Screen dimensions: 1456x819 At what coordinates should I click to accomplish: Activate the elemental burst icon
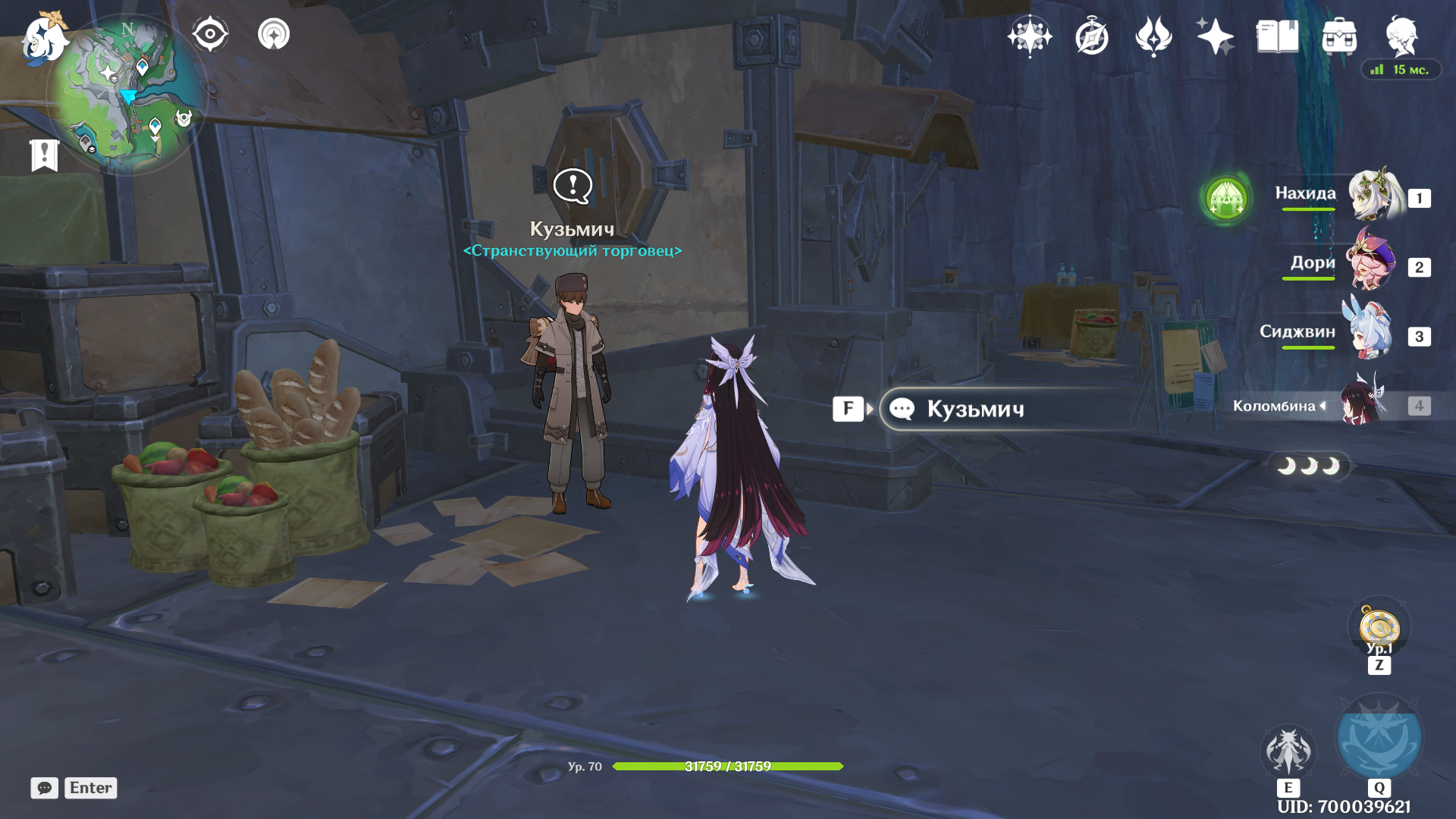click(x=1379, y=738)
